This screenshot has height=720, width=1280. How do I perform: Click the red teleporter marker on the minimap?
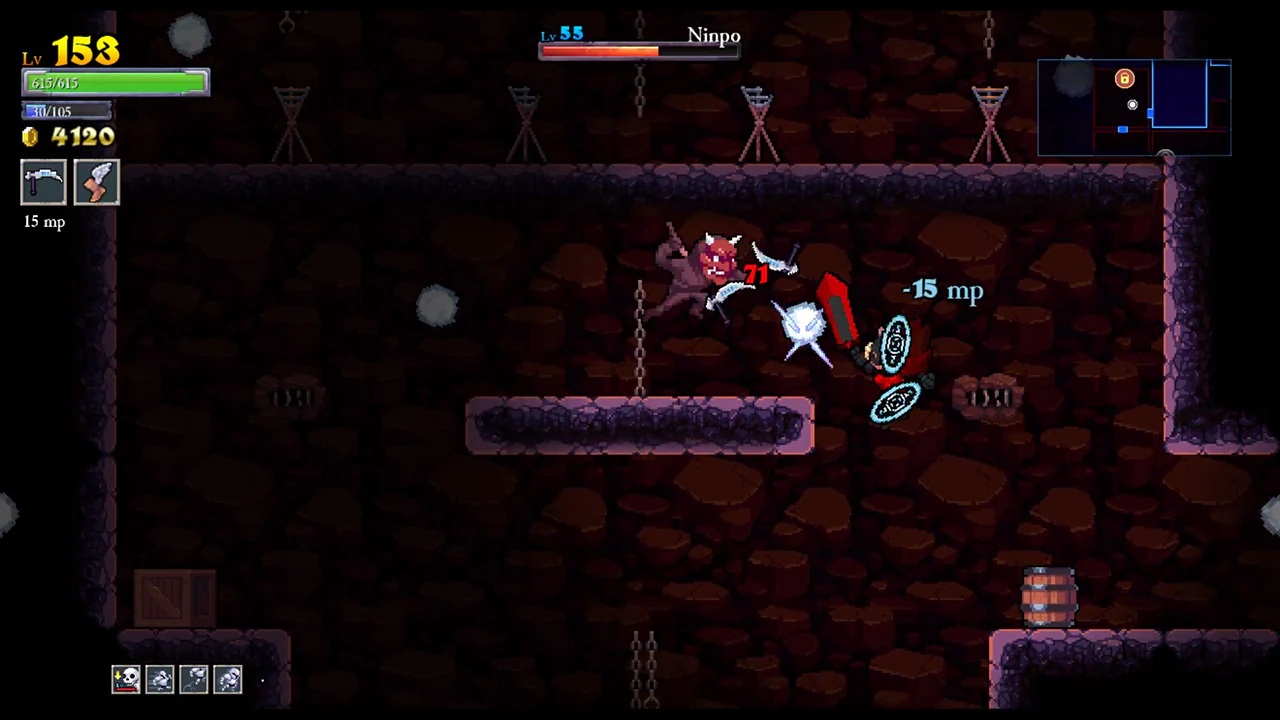coord(1123,79)
